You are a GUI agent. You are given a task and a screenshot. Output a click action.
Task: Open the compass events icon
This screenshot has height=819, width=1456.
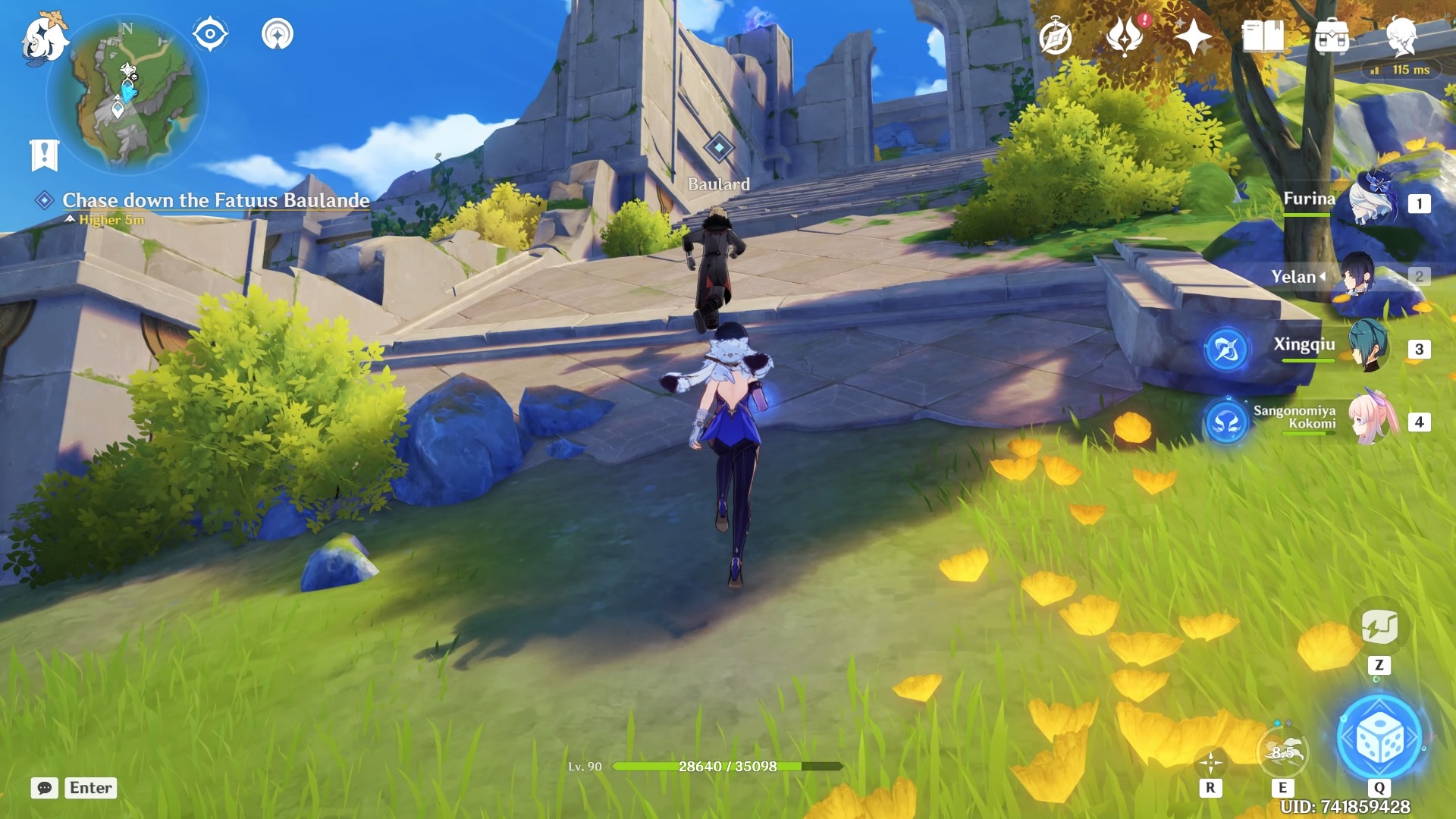click(x=1056, y=36)
